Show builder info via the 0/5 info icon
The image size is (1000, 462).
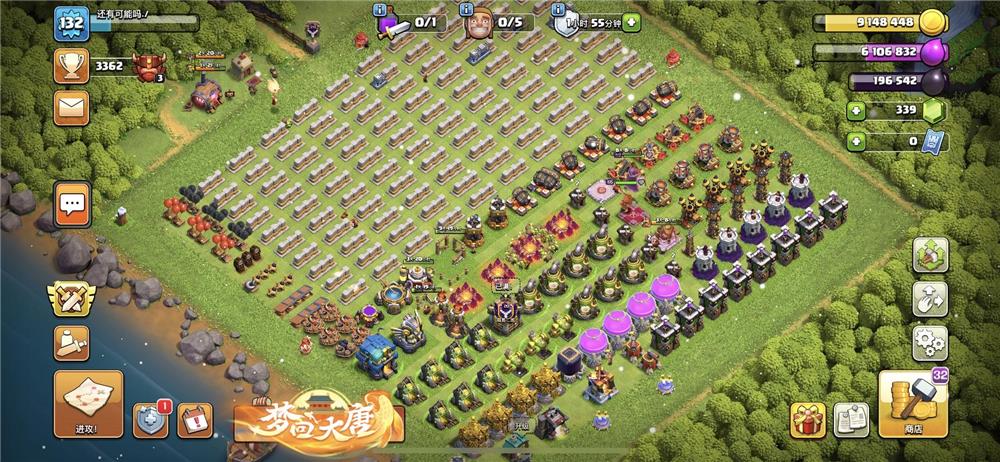(468, 9)
